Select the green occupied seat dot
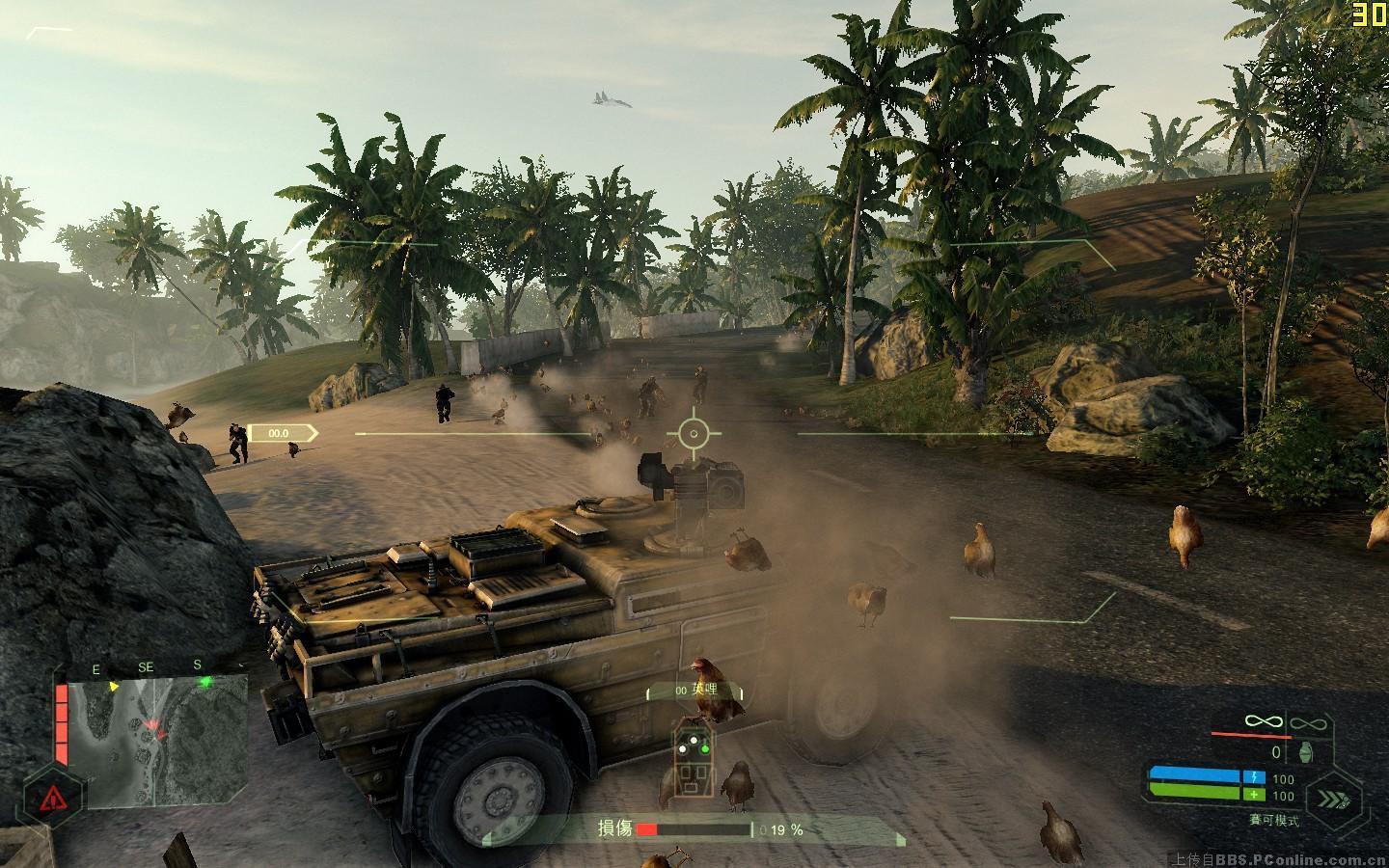Screen dimensions: 1389x868 tap(705, 747)
